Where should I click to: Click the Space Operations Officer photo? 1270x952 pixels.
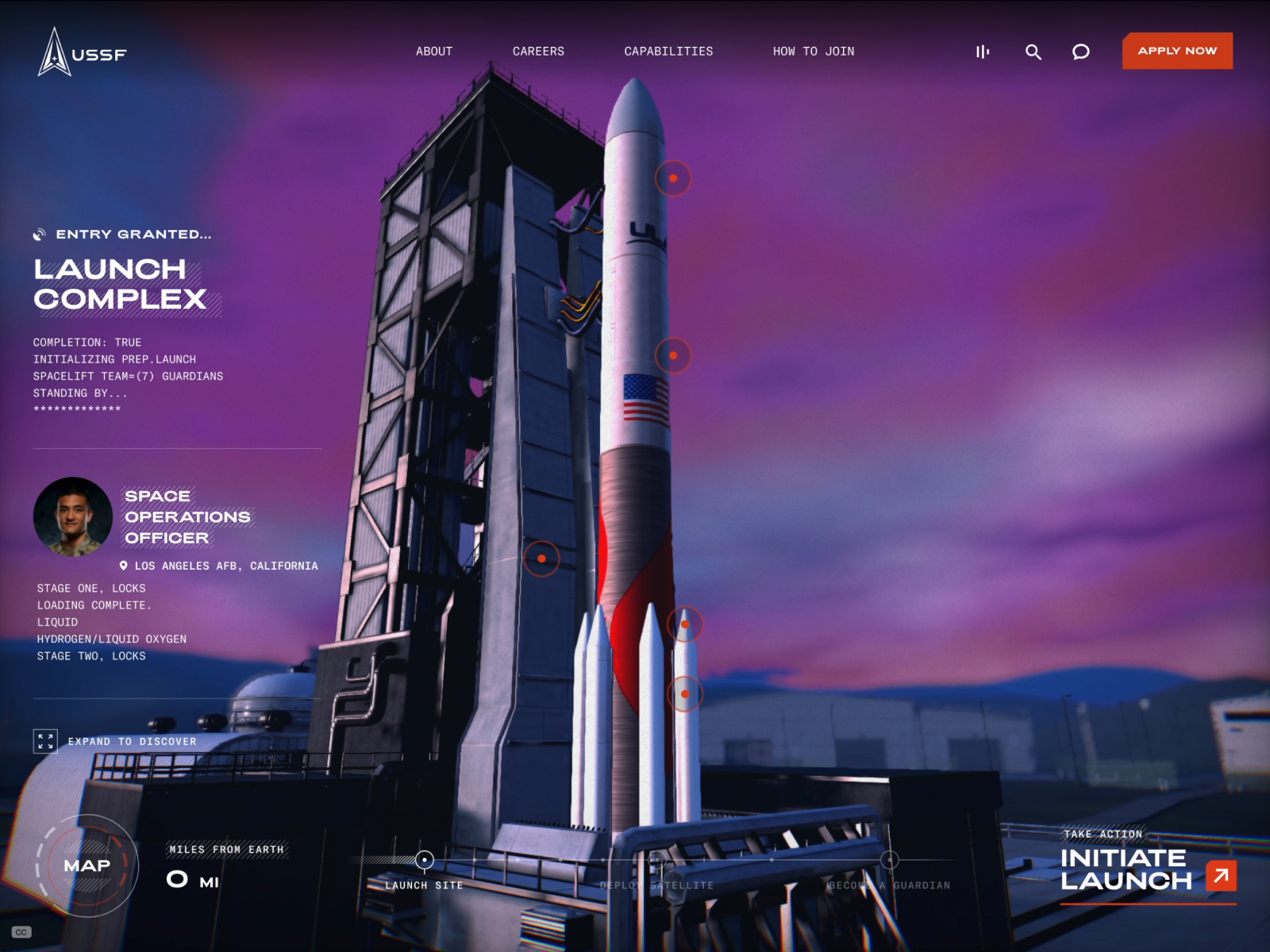(72, 516)
